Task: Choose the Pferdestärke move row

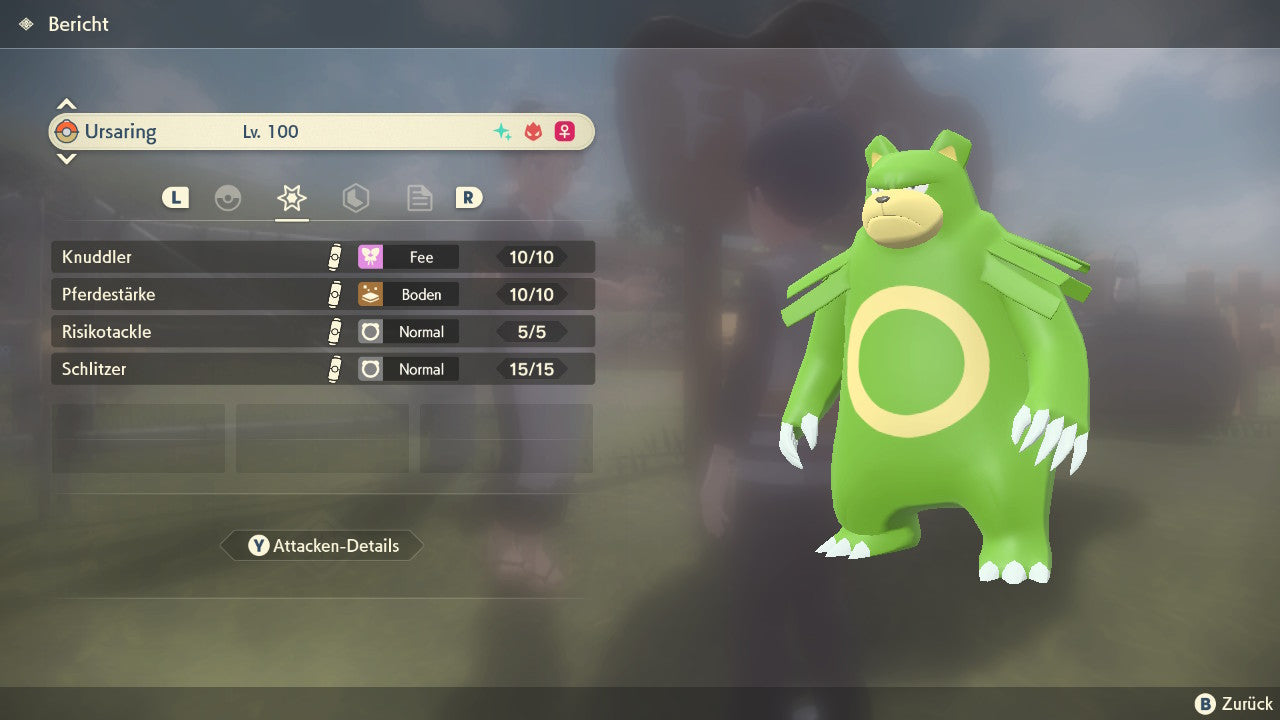Action: pos(322,295)
